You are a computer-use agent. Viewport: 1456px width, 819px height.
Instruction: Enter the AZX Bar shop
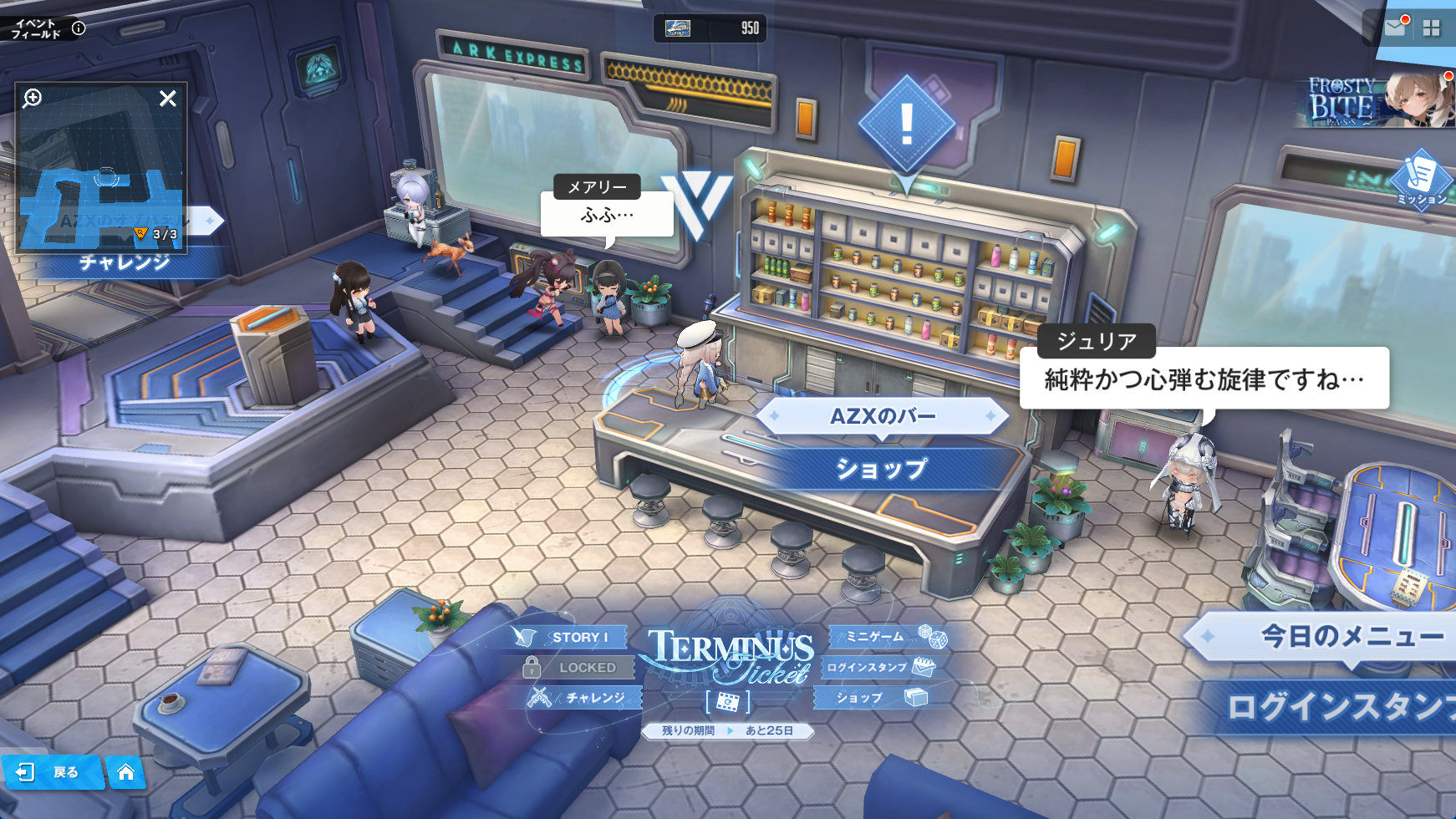pos(882,468)
